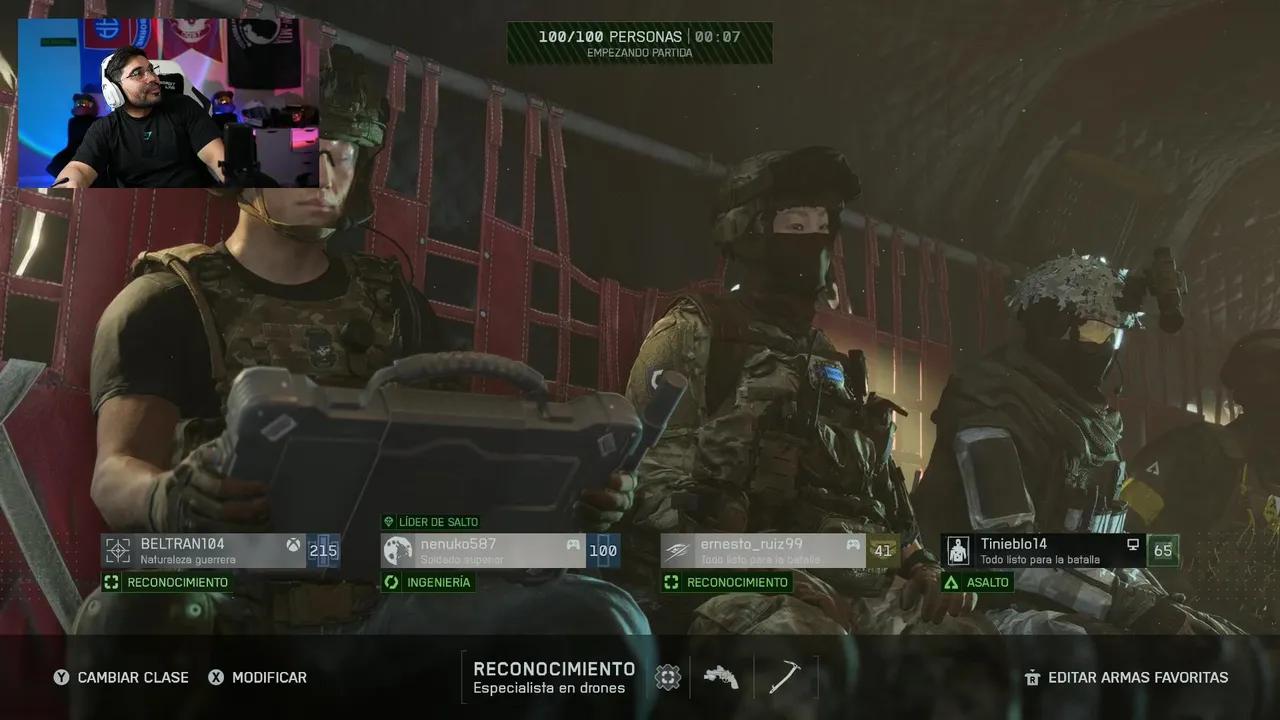Click BELTRAN104's level 215 badge

pos(323,550)
